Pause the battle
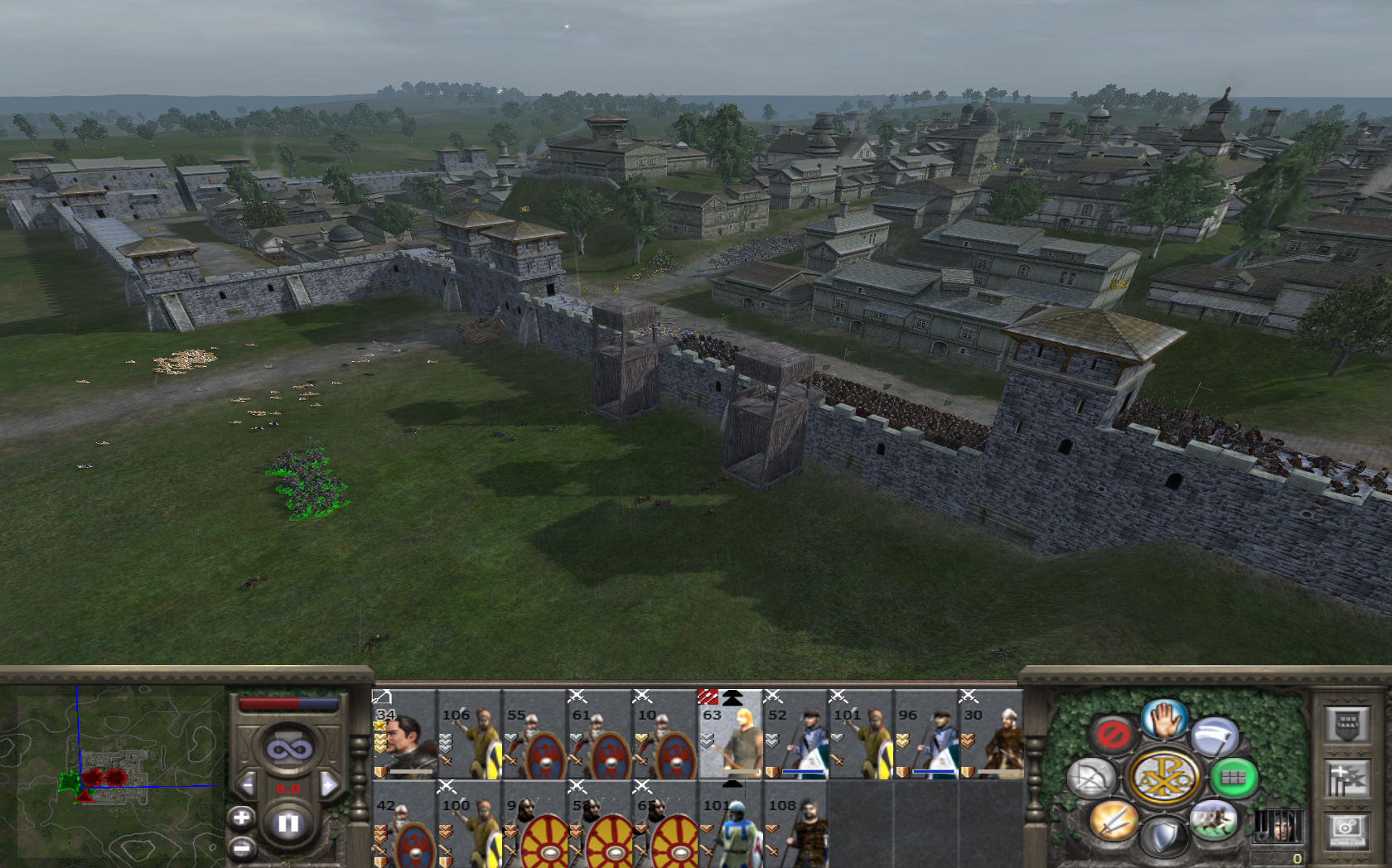 (x=288, y=823)
